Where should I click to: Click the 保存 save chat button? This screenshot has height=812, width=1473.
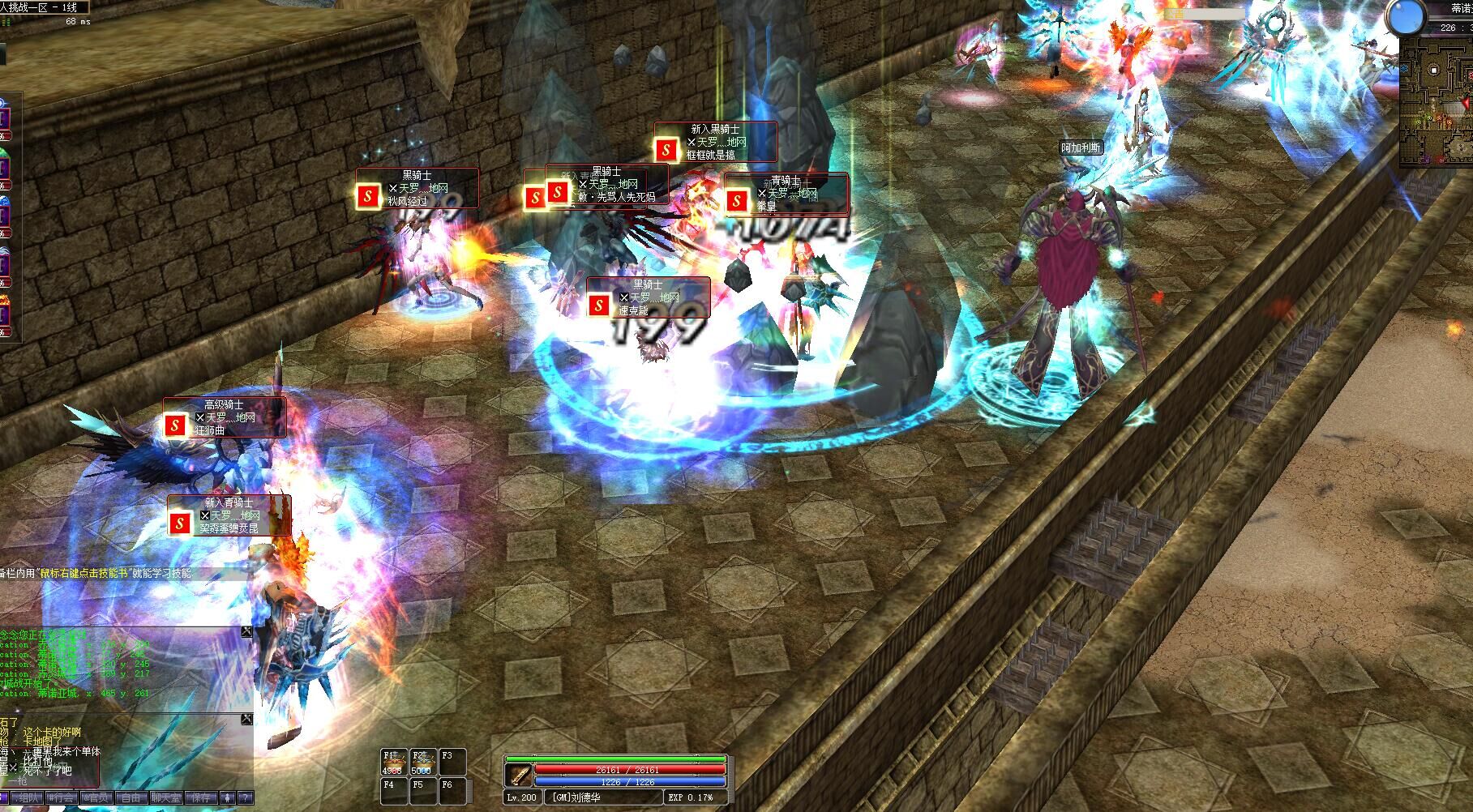(201, 798)
